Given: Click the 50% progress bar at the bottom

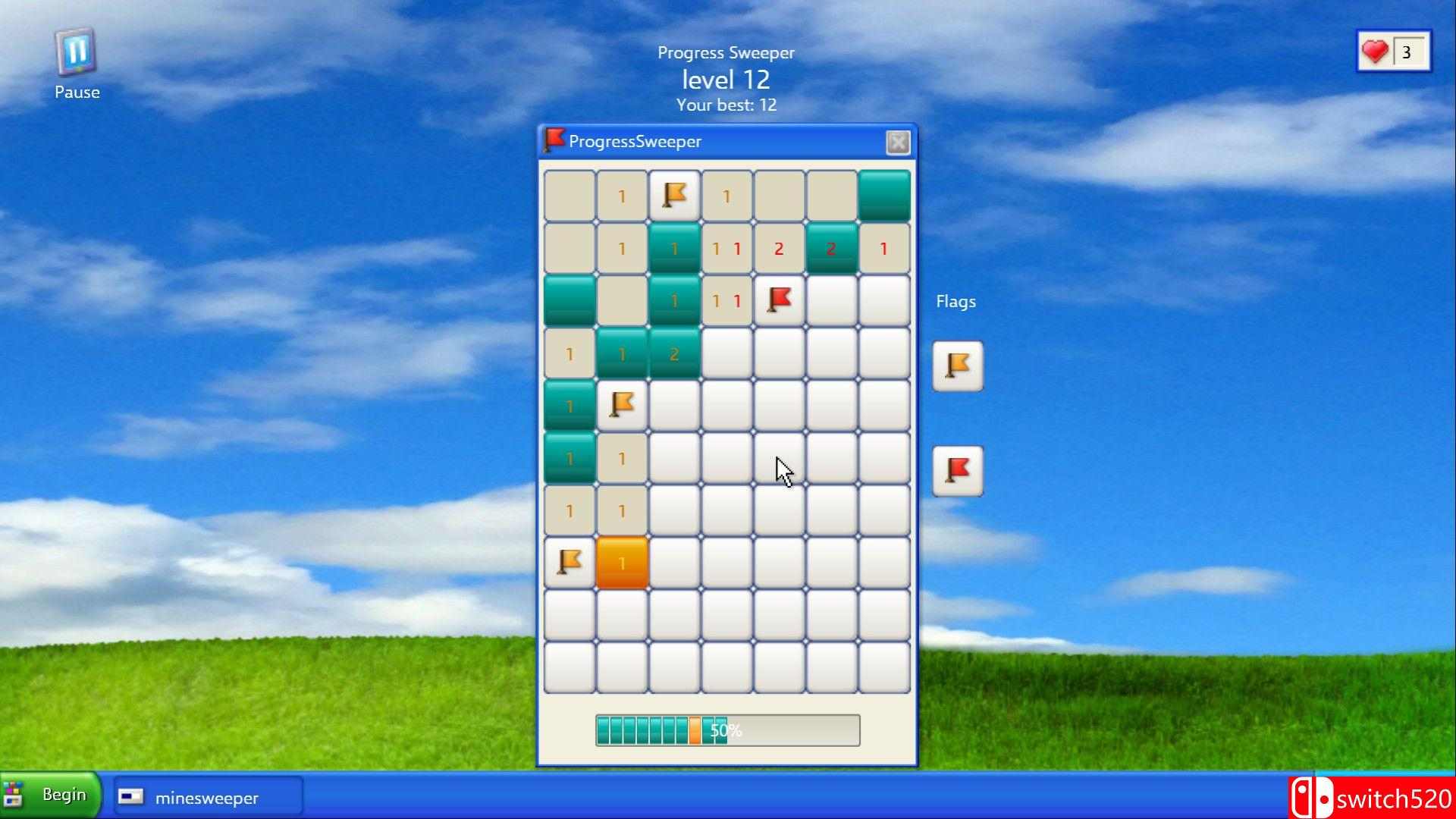Looking at the screenshot, I should click(726, 730).
